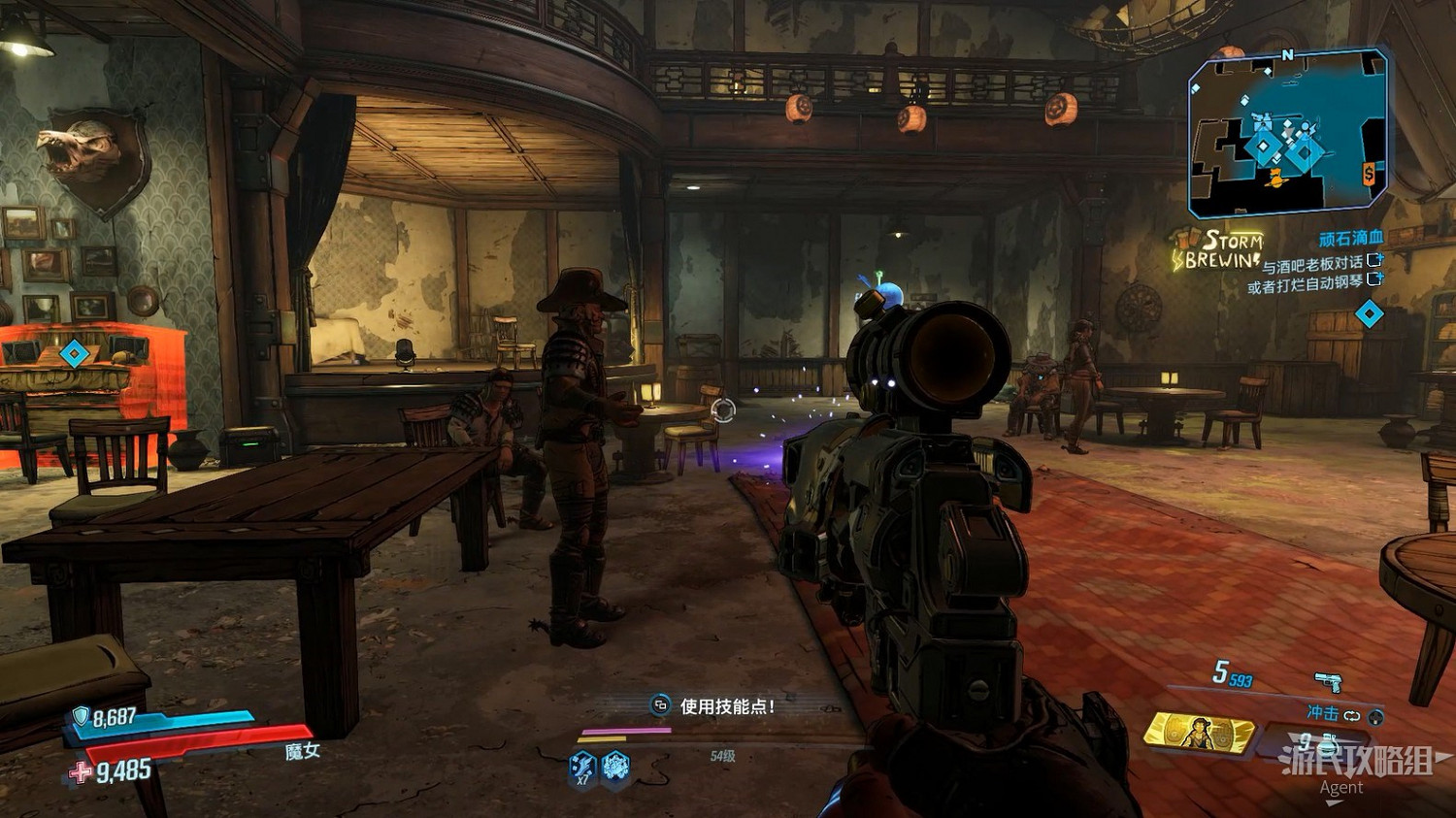The height and width of the screenshot is (818, 1456).
Task: Click the equipped pistol weapon icon
Action: click(1327, 680)
